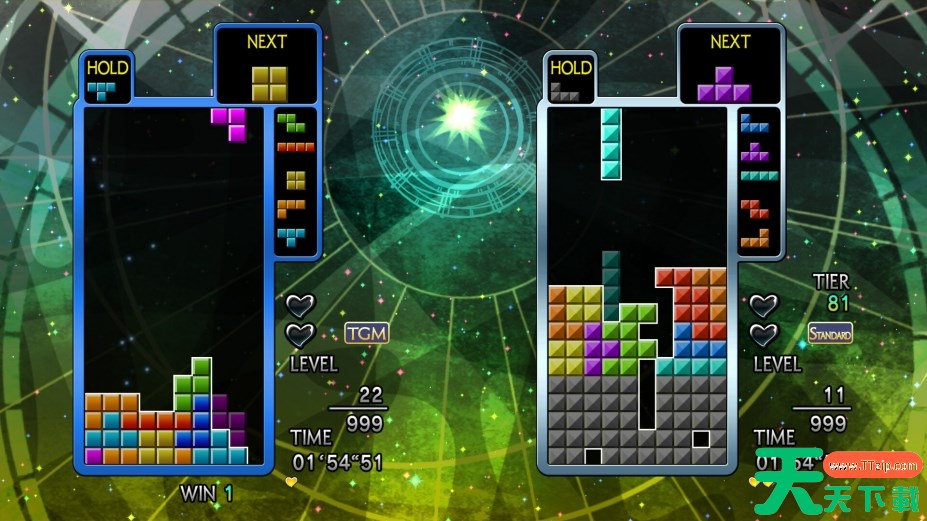Click the TGM mode badge
This screenshot has height=521, width=927.
click(366, 333)
